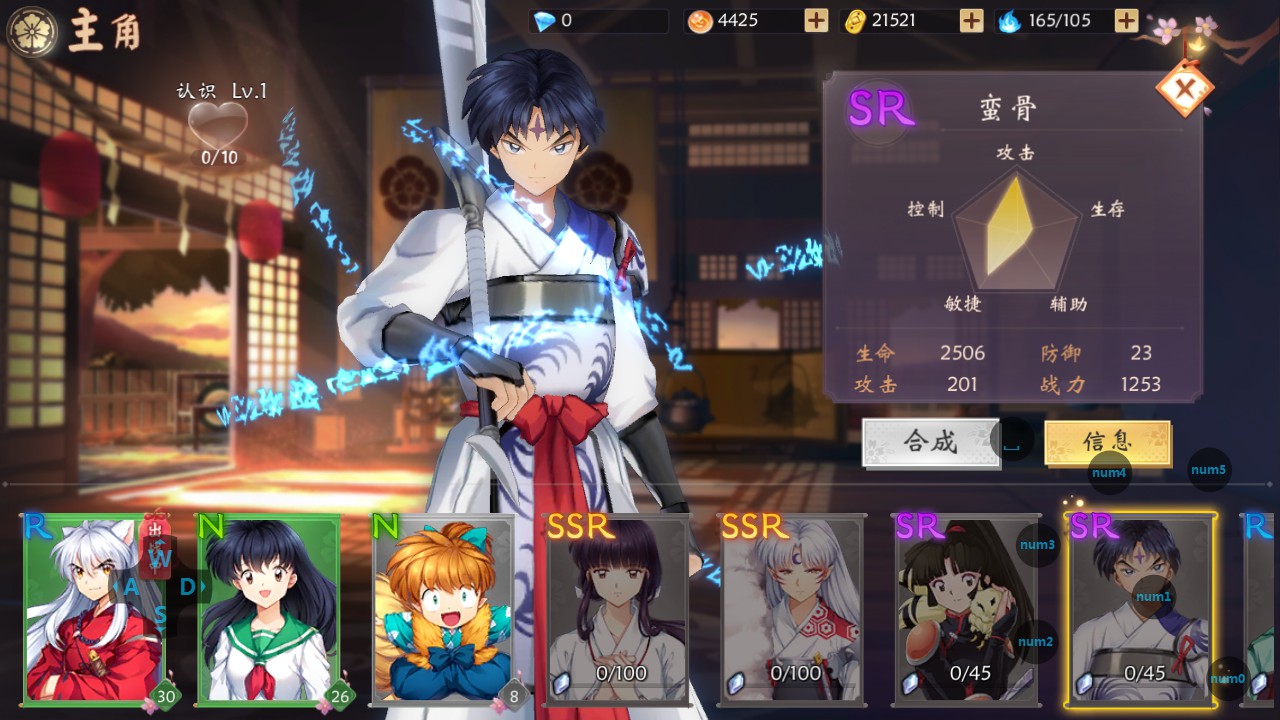Close the 蛮骨 character info panel
The image size is (1280, 720).
[1185, 90]
